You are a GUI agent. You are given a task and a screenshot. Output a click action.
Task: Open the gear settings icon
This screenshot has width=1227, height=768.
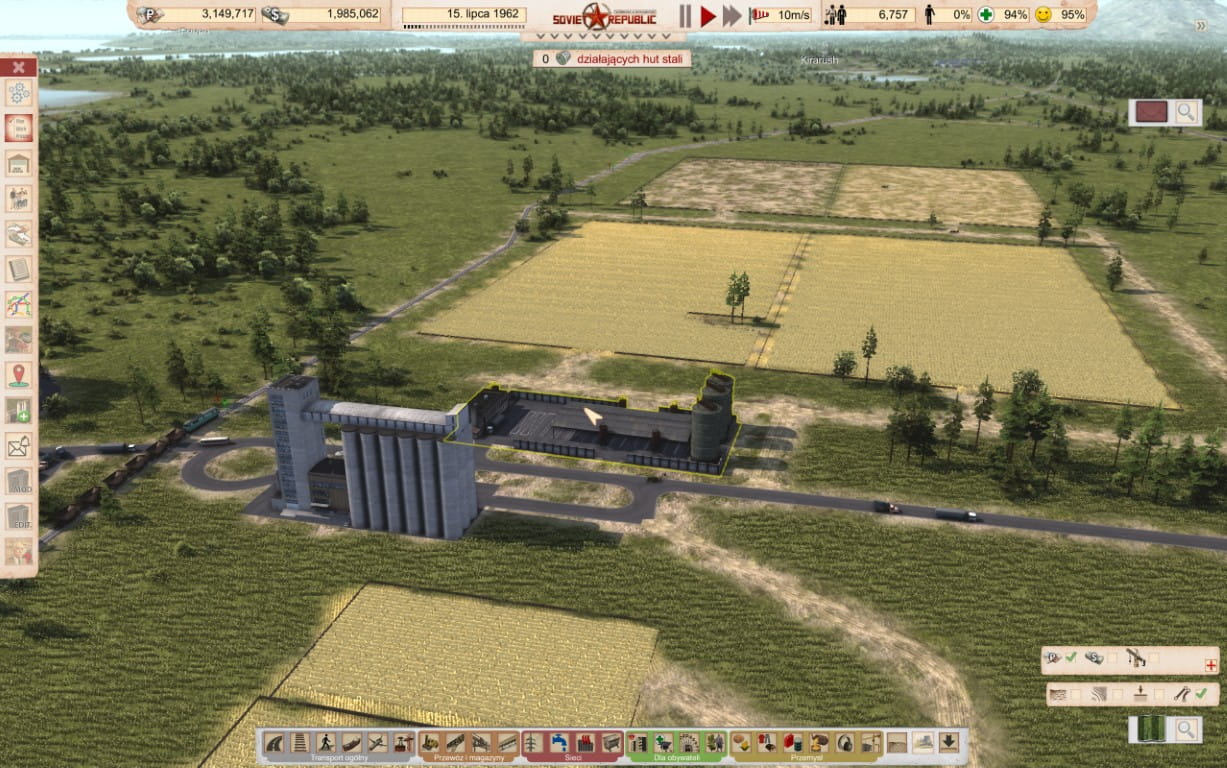click(18, 93)
